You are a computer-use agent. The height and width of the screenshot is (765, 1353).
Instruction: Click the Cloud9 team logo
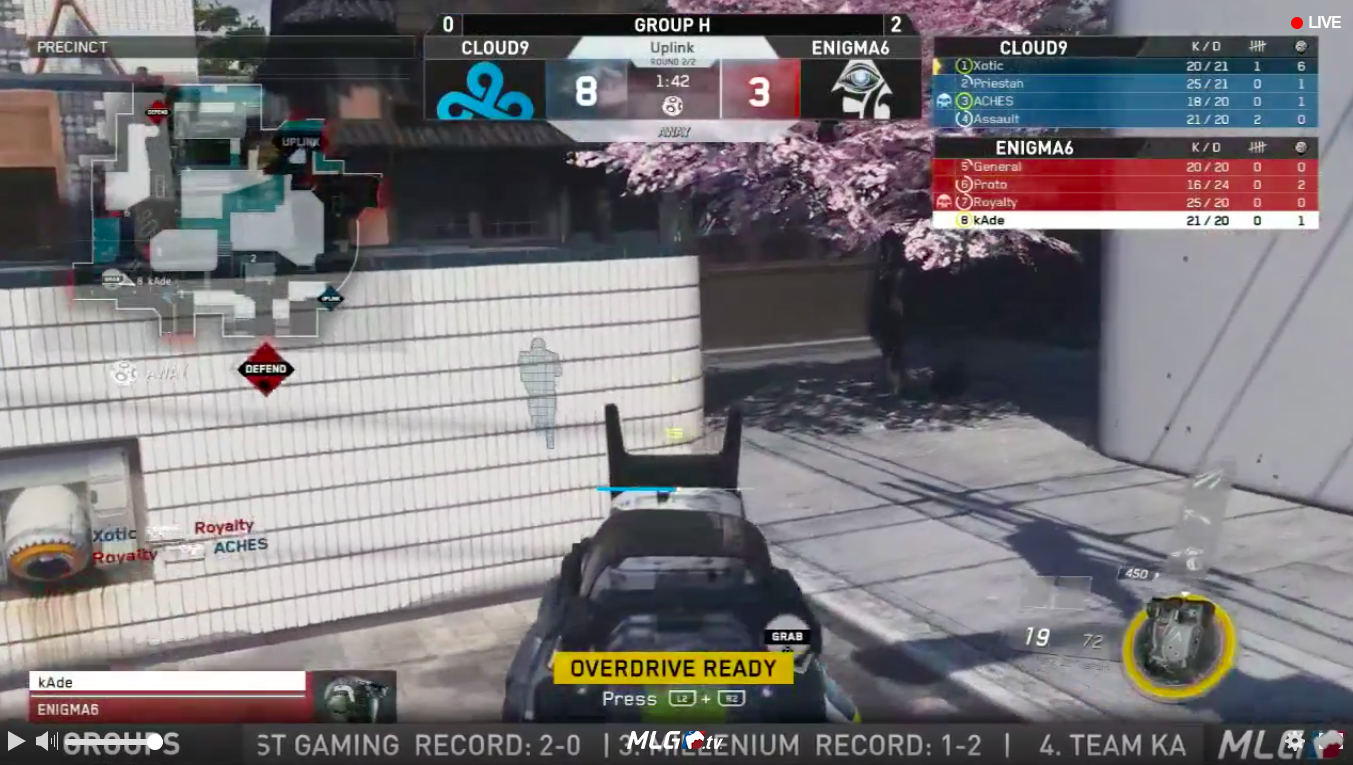pos(485,90)
